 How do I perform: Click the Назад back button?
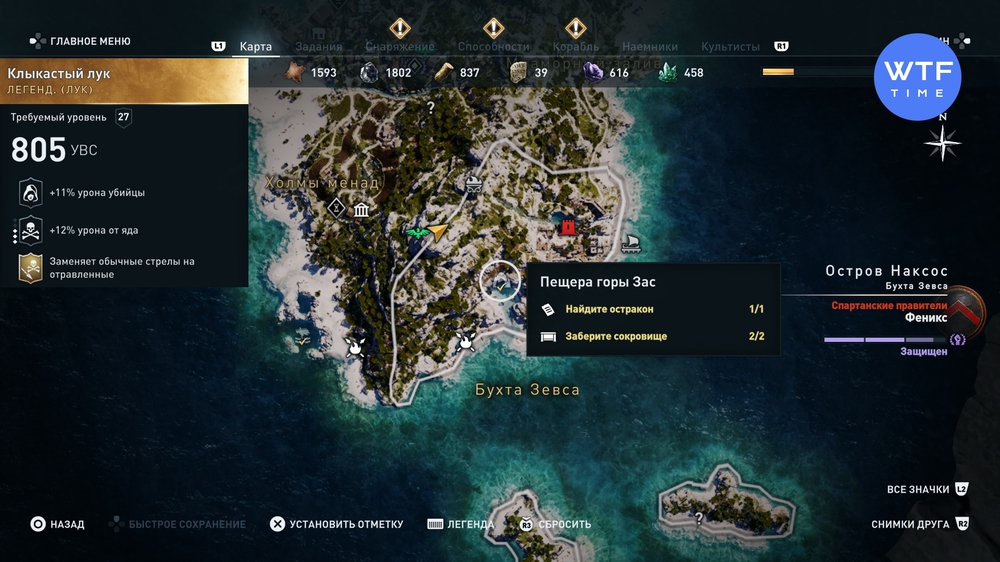(x=57, y=524)
